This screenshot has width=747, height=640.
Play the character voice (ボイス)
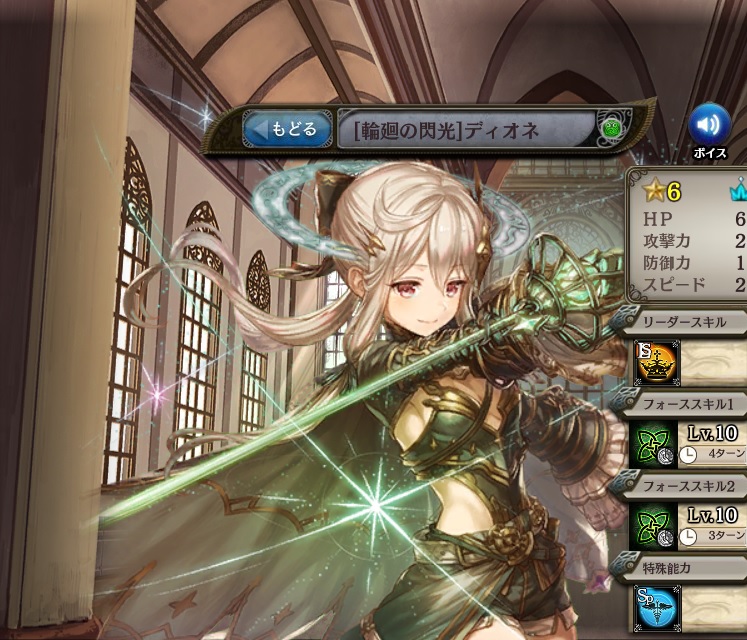(x=708, y=125)
